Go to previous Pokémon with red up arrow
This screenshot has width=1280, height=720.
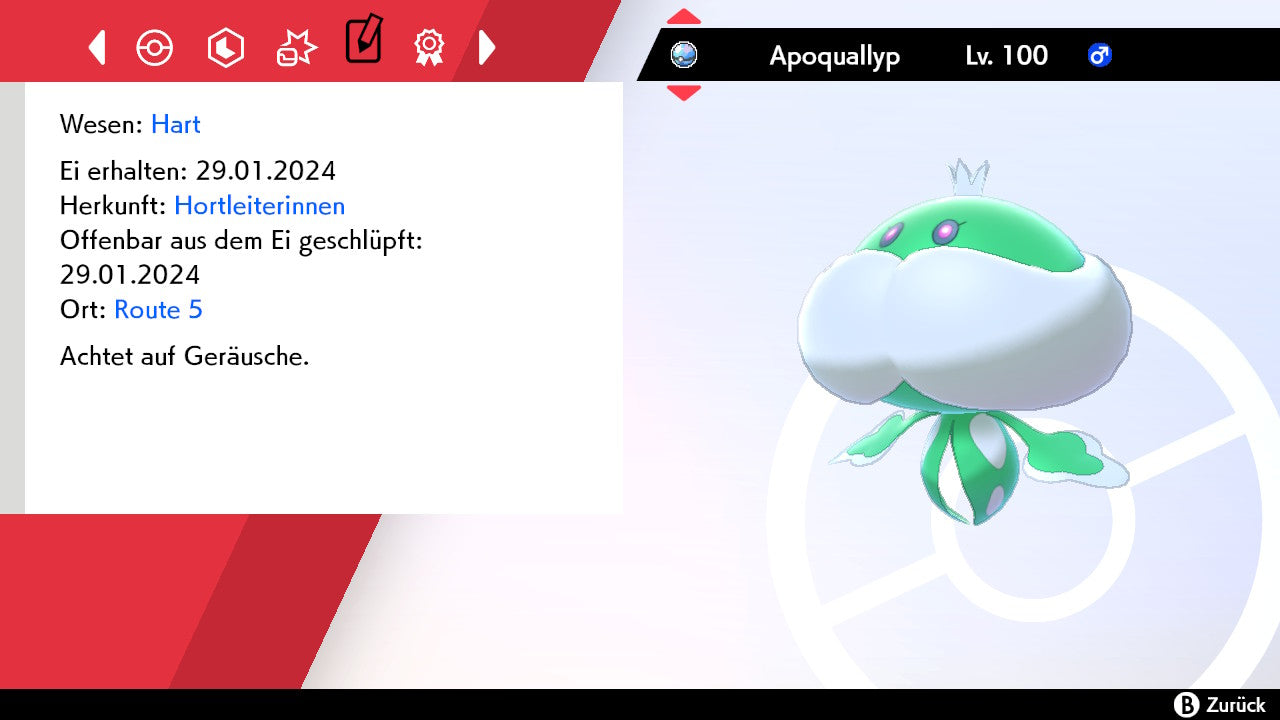pyautogui.click(x=684, y=17)
